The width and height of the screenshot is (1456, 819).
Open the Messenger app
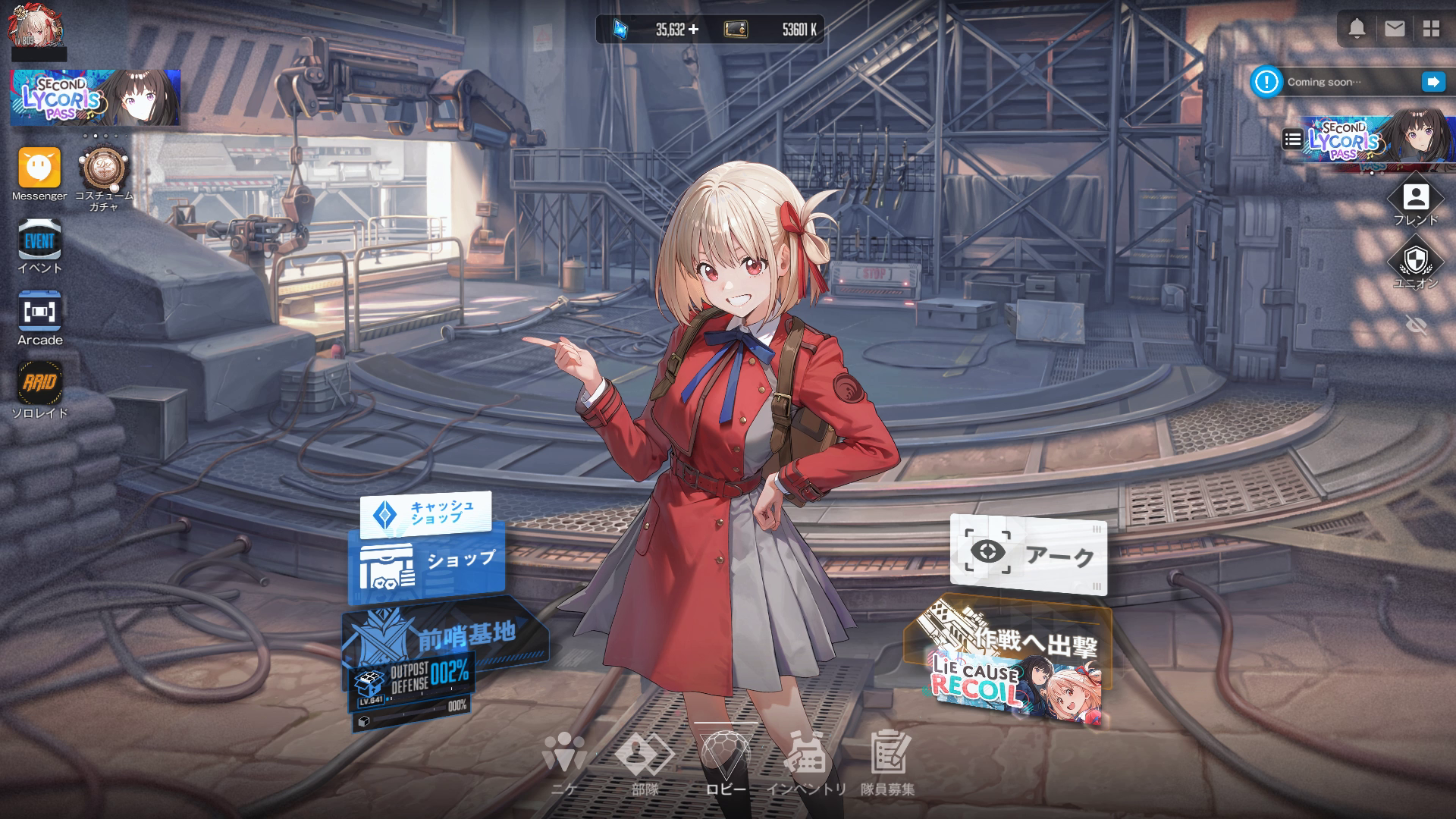[x=39, y=168]
